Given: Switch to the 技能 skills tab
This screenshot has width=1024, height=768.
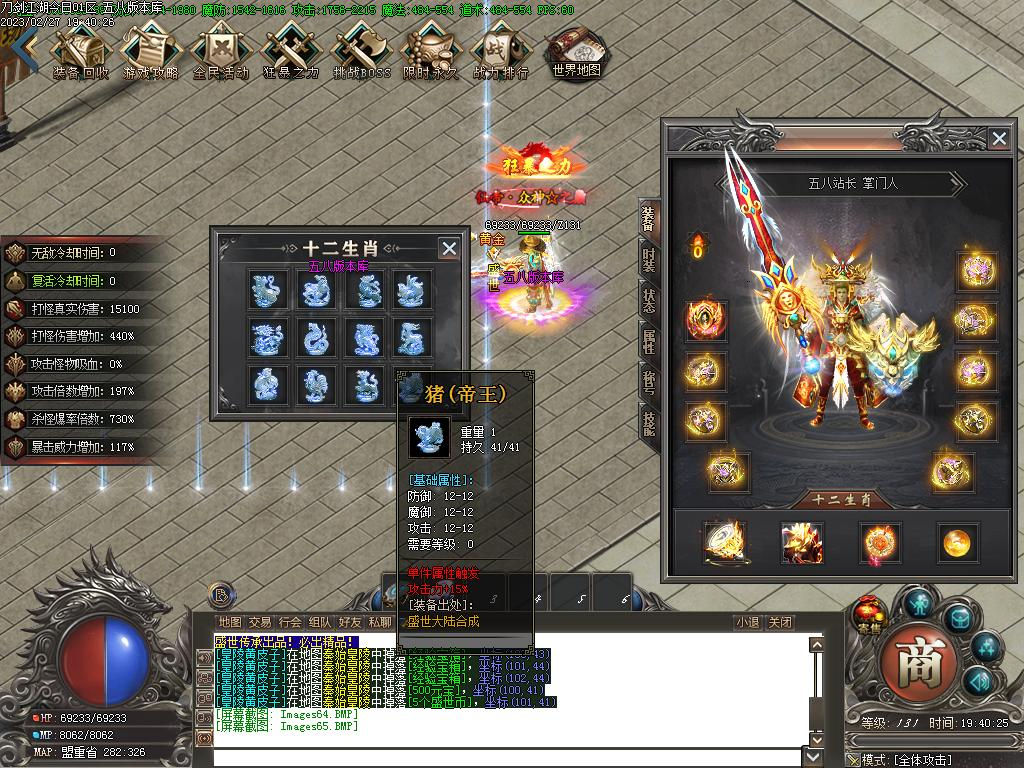Looking at the screenshot, I should pos(649,423).
